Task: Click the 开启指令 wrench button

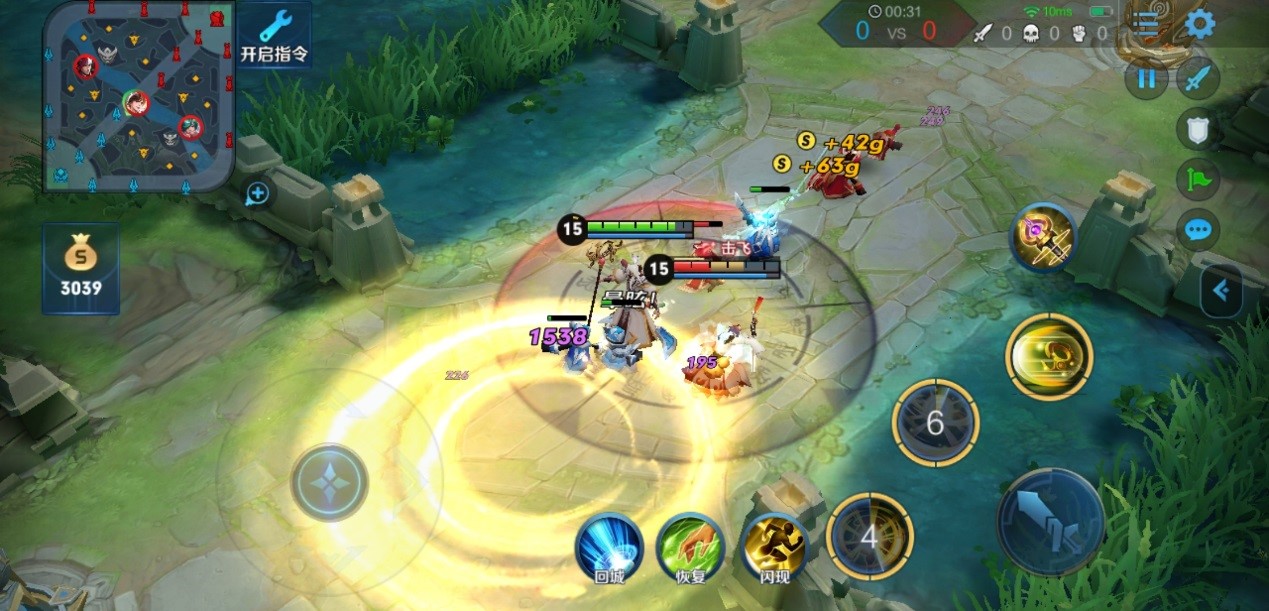Action: pos(276,34)
